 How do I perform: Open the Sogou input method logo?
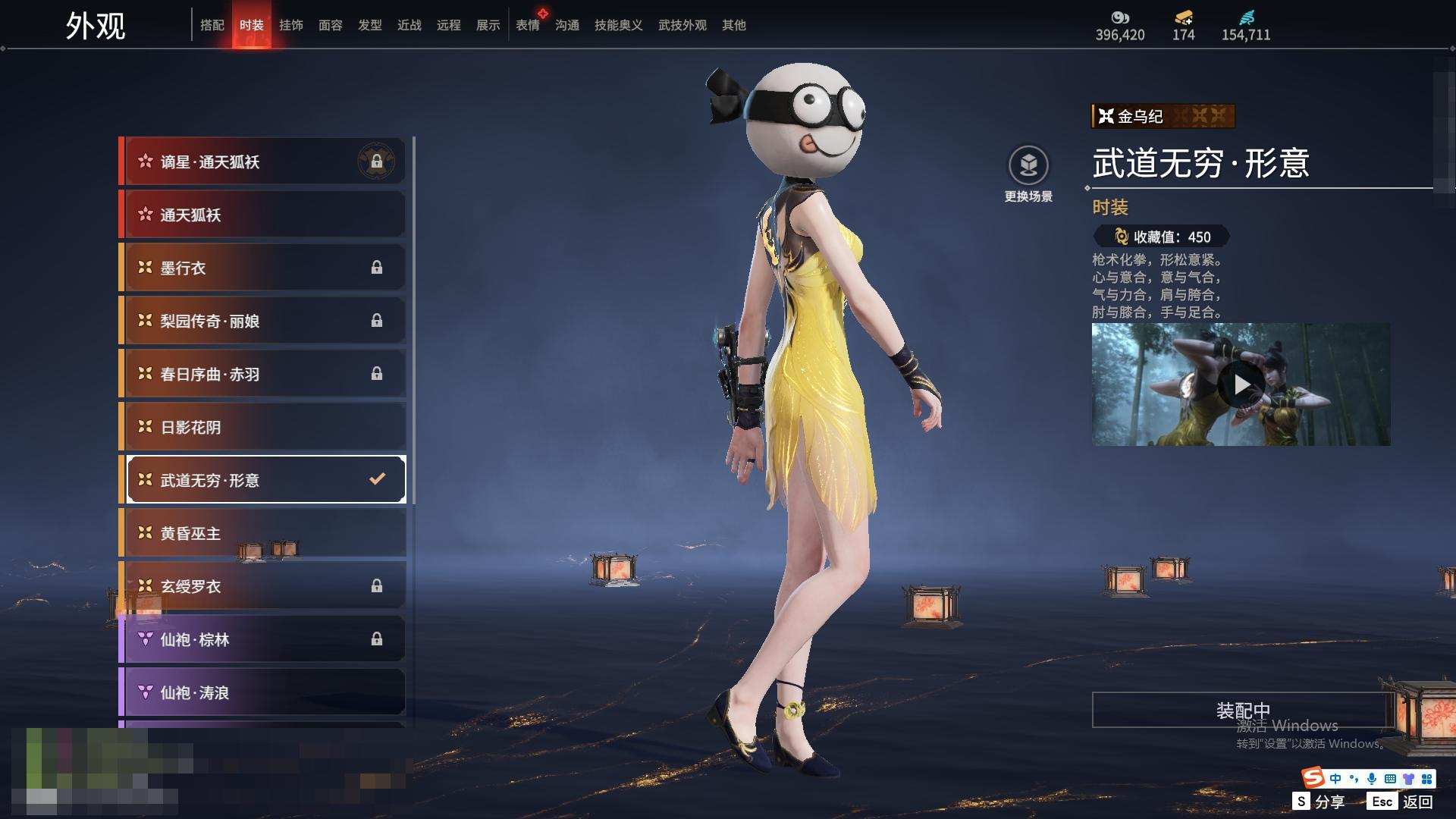[1313, 778]
